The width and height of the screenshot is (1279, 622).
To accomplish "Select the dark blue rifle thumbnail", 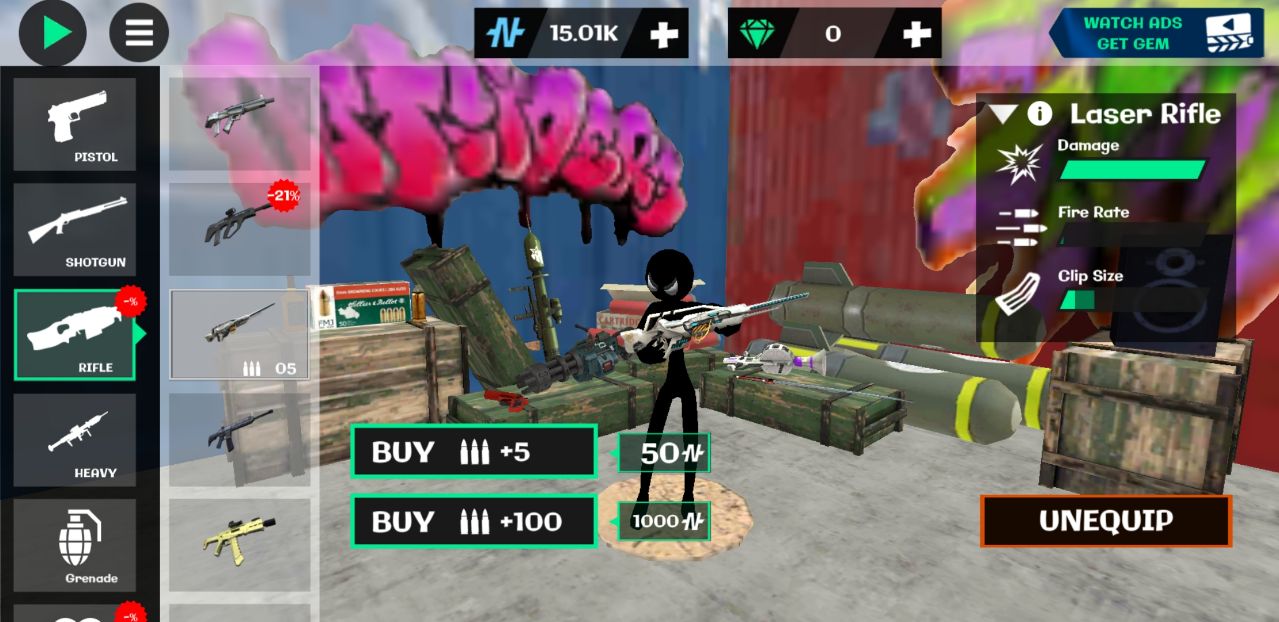I will click(240, 439).
